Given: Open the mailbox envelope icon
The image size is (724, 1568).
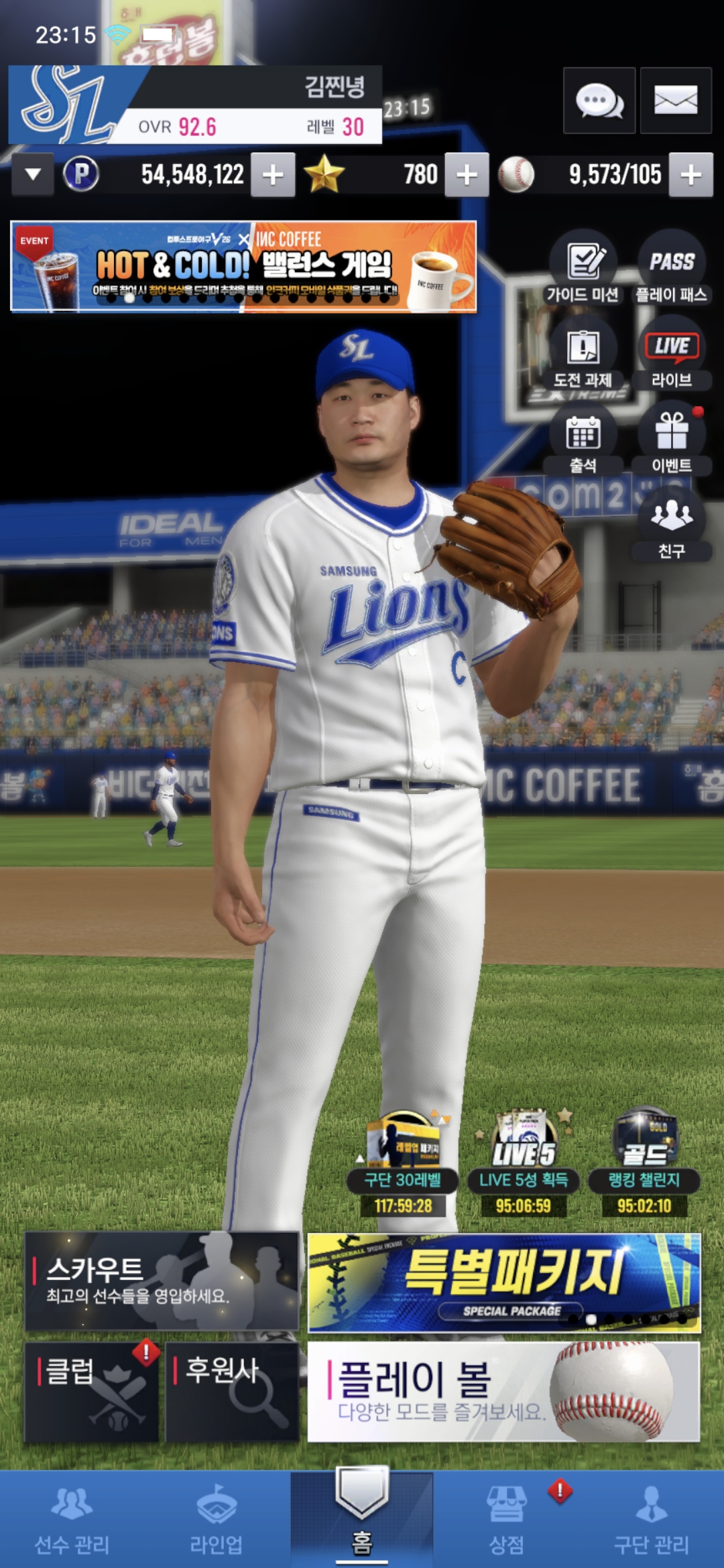Looking at the screenshot, I should [x=675, y=101].
